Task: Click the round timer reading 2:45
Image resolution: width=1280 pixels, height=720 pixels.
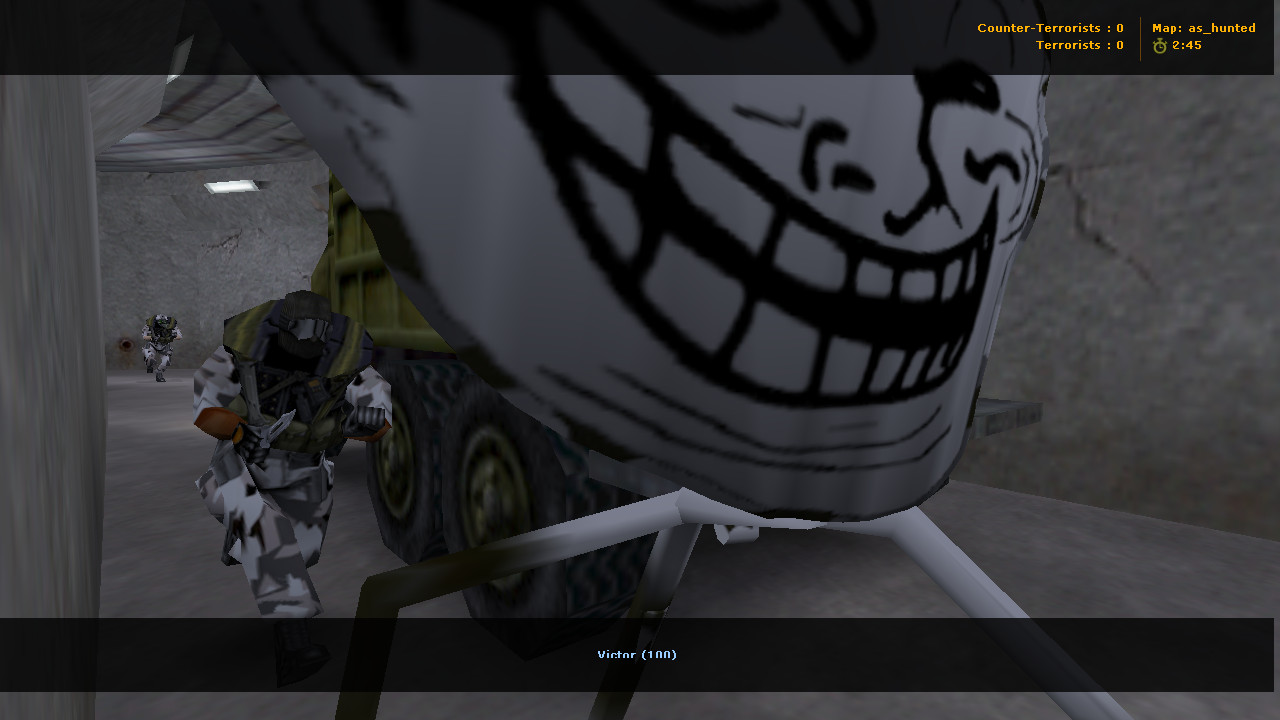Action: tap(1185, 45)
